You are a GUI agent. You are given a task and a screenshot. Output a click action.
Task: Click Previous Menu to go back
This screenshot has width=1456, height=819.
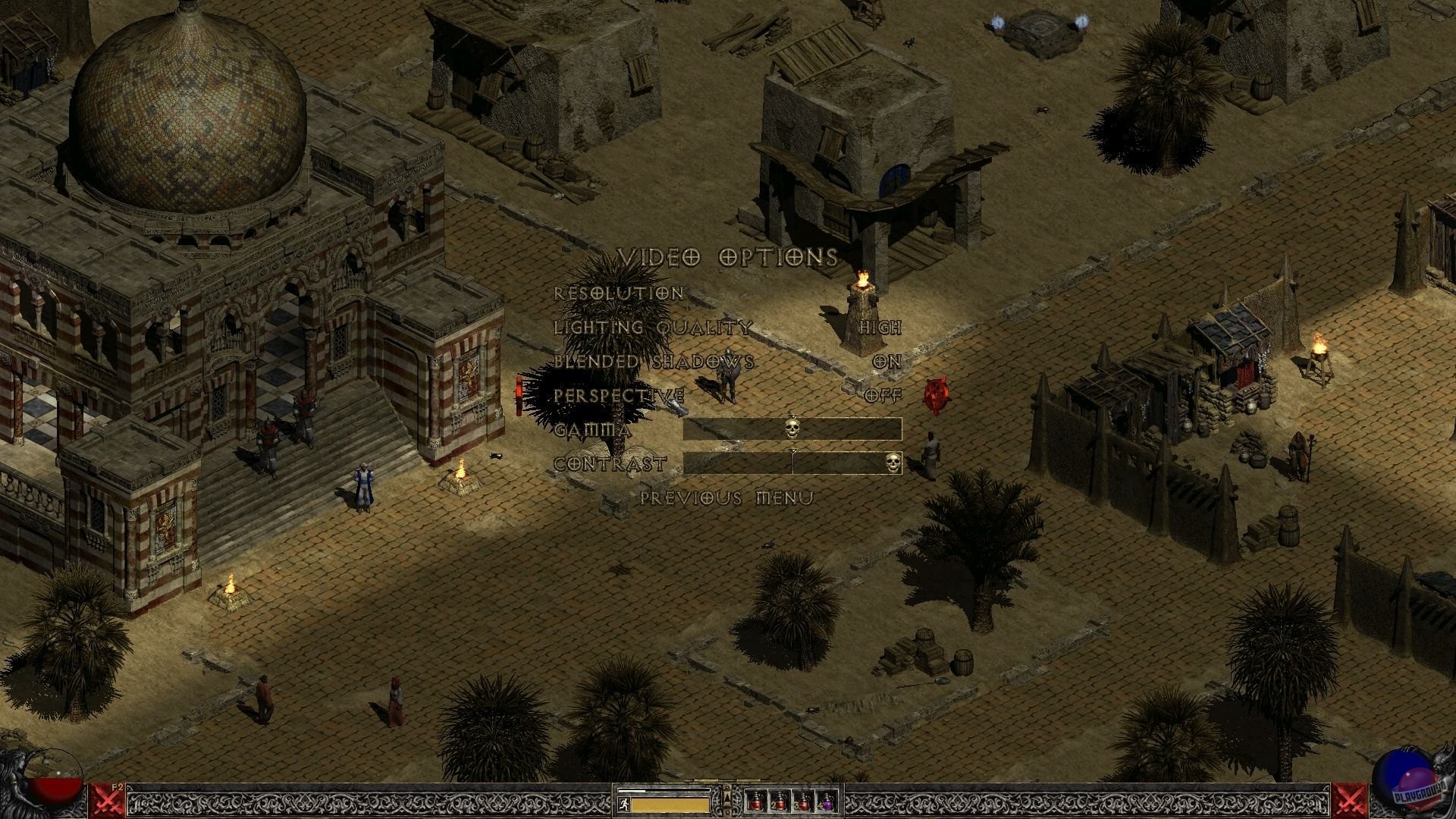725,497
